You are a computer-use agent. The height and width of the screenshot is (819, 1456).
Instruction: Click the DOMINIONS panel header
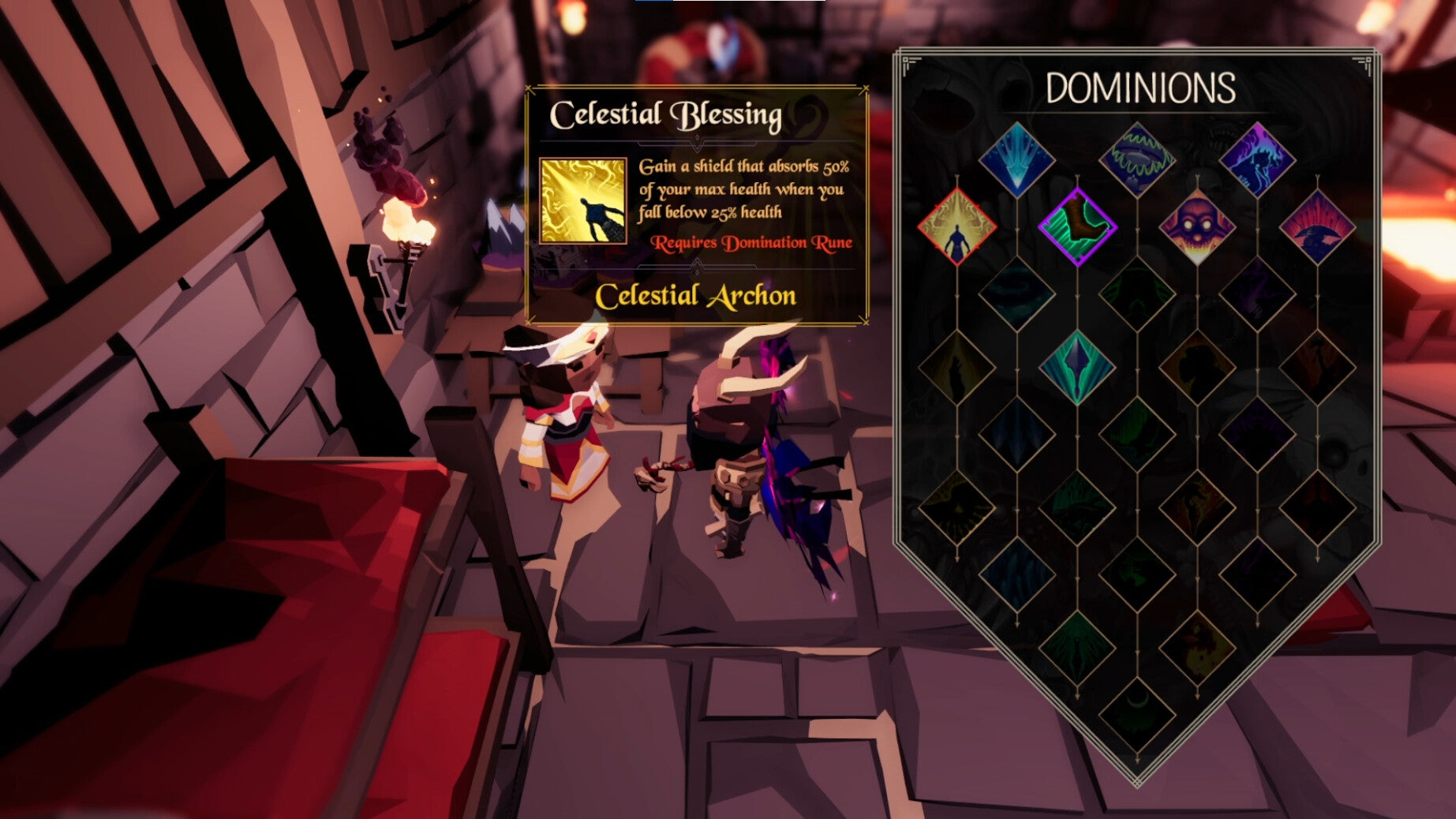[x=1141, y=88]
